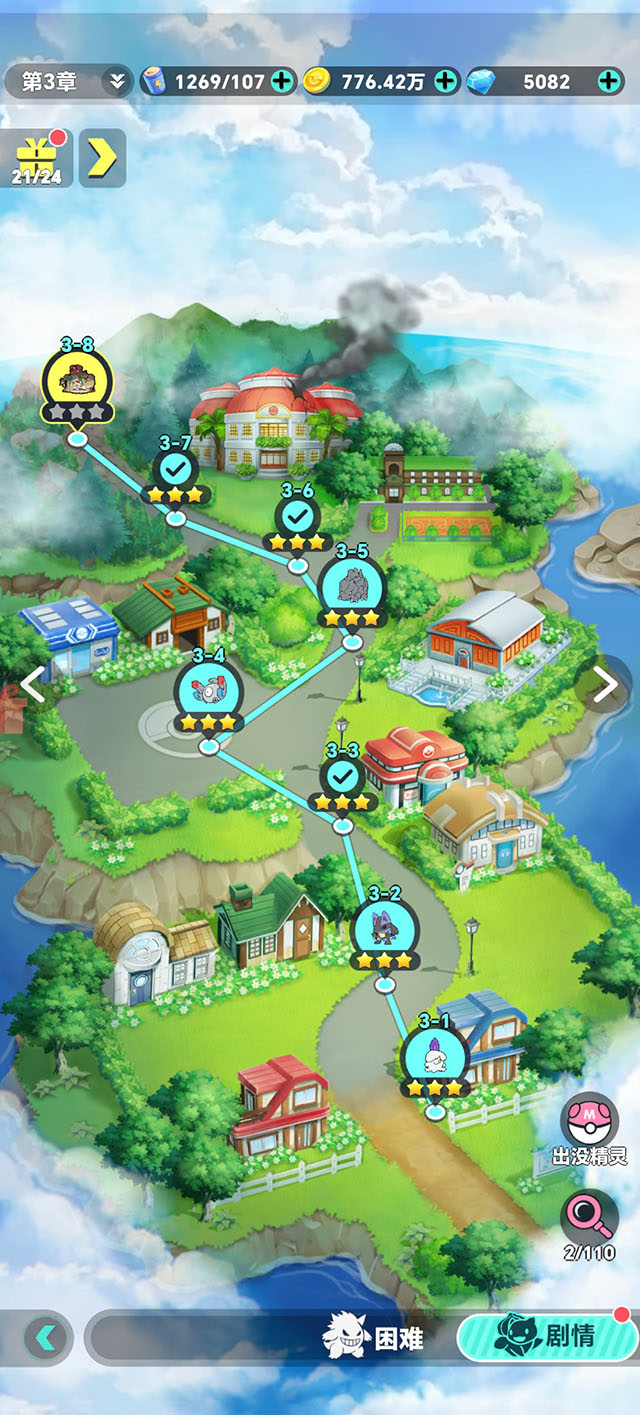Screen dimensions: 640x1415
Task: Open the gift box rewards 21/24
Action: (36, 158)
